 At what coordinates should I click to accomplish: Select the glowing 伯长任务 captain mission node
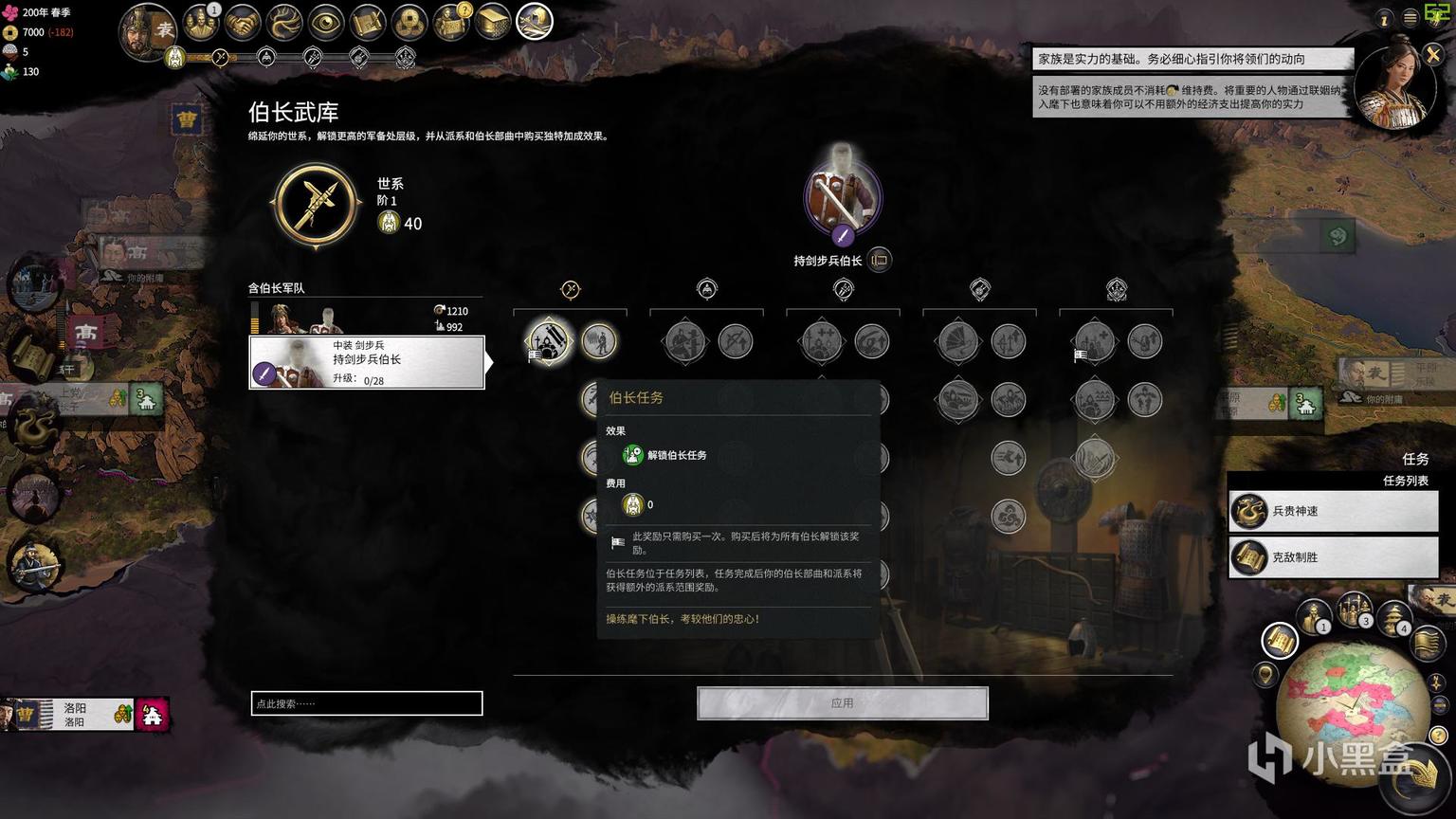click(548, 341)
